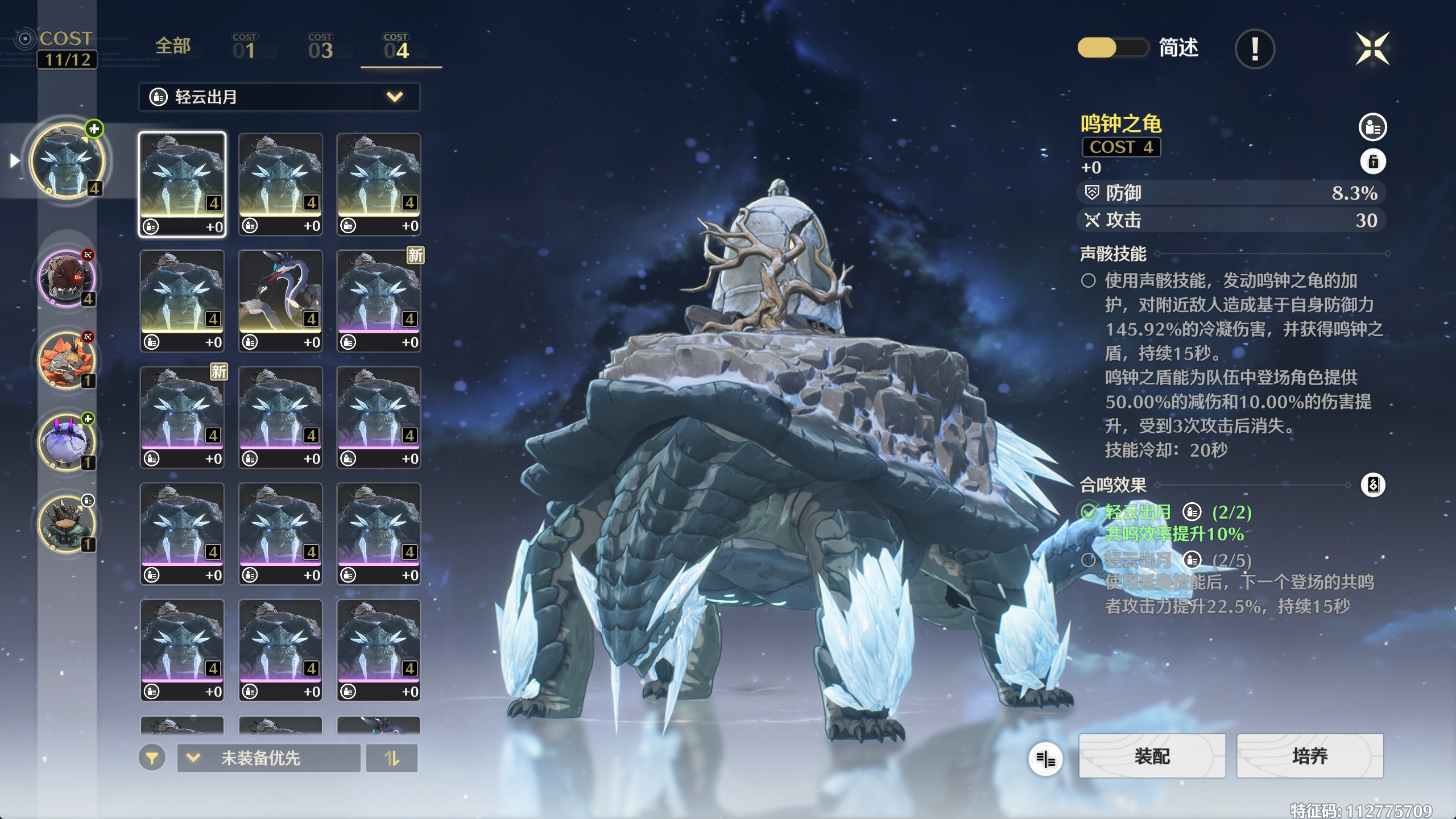The height and width of the screenshot is (819, 1456).
Task: Open the 未装备优先 sort dropdown
Action: click(268, 758)
